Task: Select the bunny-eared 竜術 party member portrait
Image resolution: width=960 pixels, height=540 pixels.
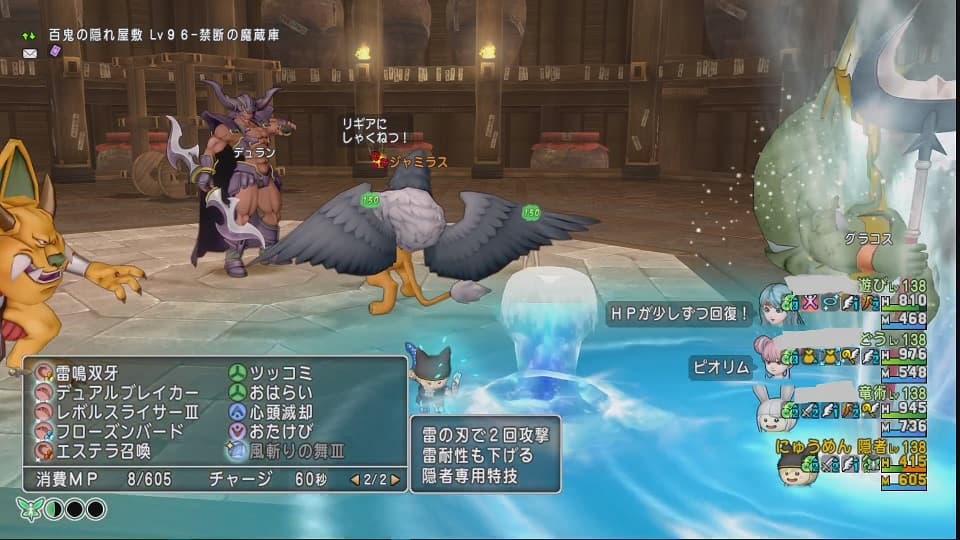Action: (776, 408)
